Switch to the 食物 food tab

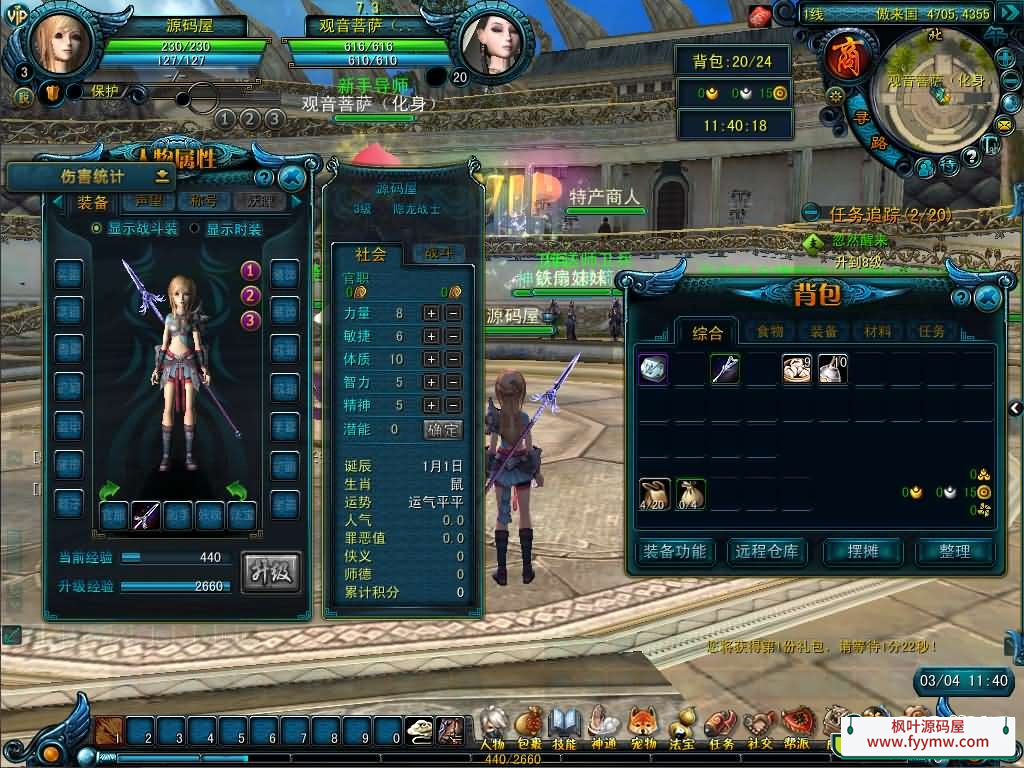click(x=769, y=332)
